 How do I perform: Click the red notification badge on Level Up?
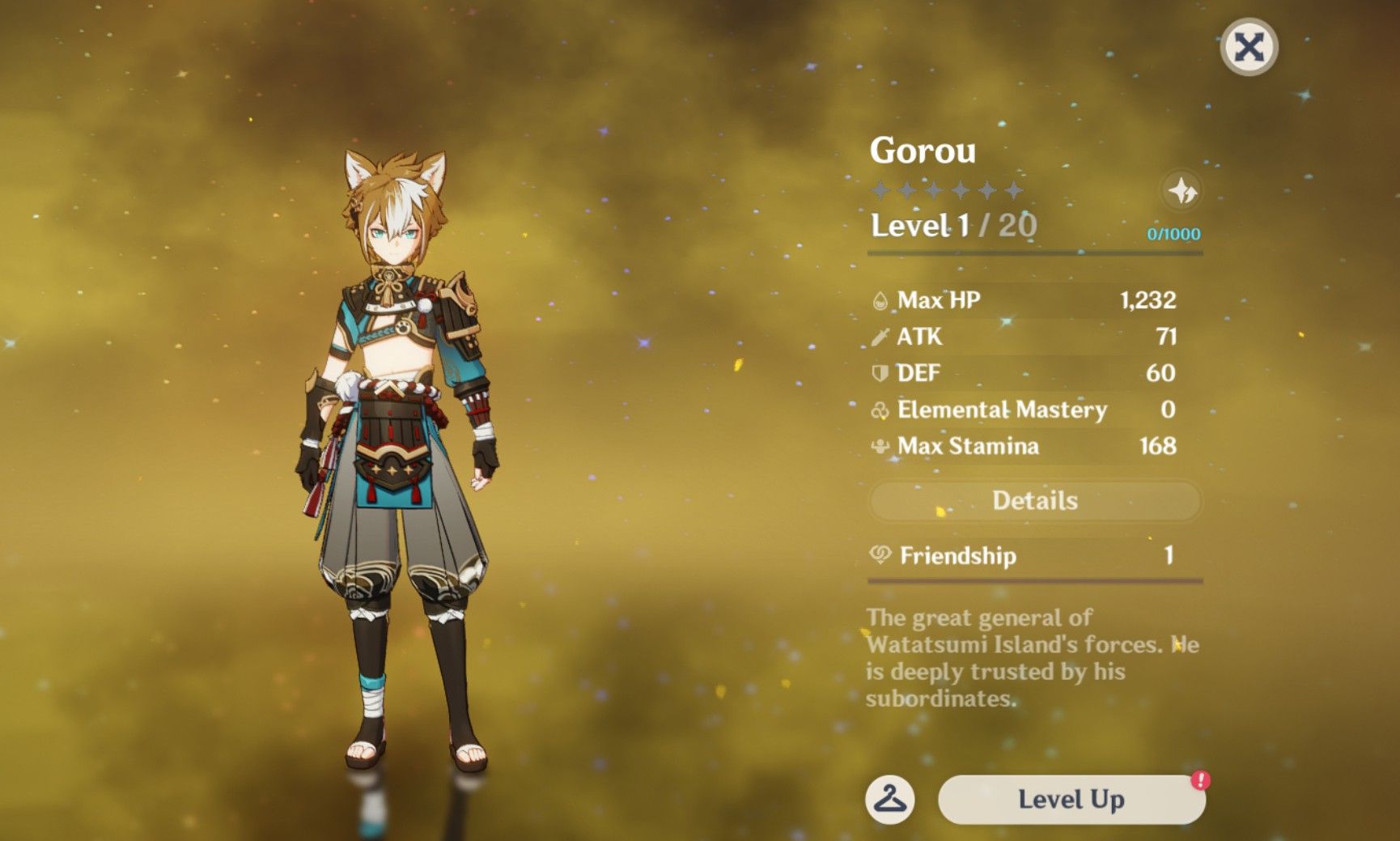(x=1203, y=779)
